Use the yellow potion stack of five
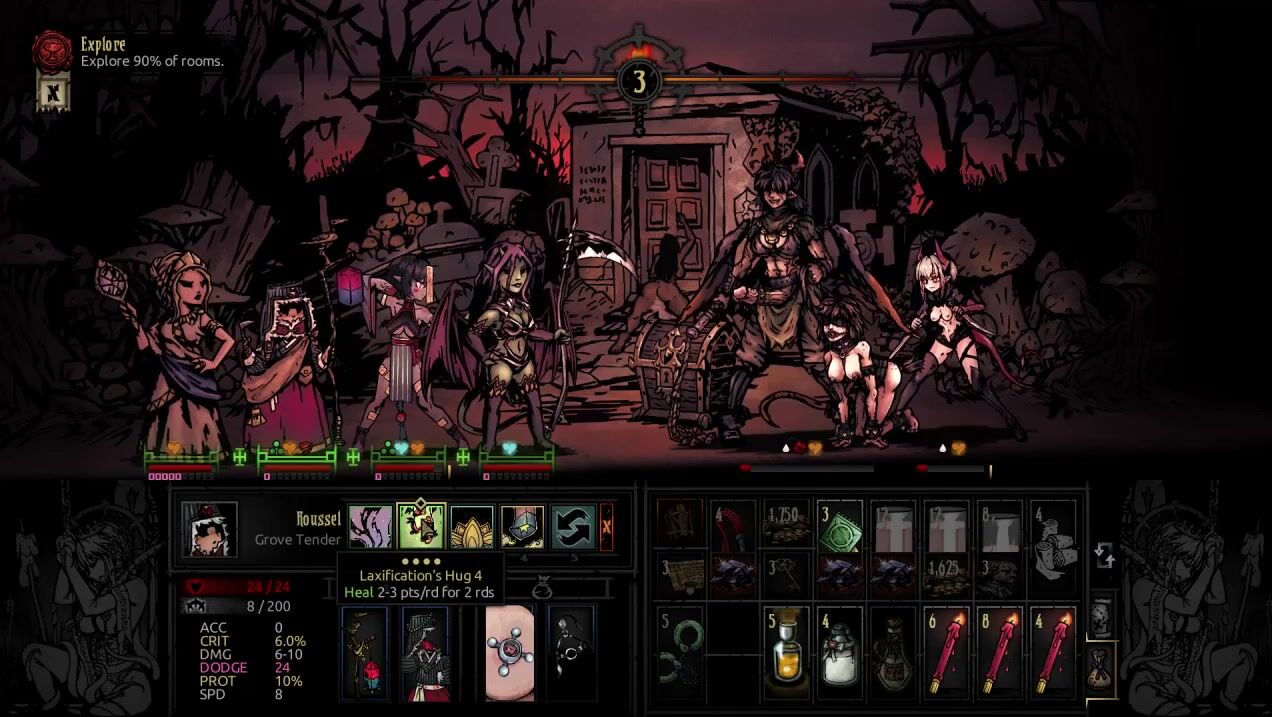The image size is (1272, 717). click(787, 651)
